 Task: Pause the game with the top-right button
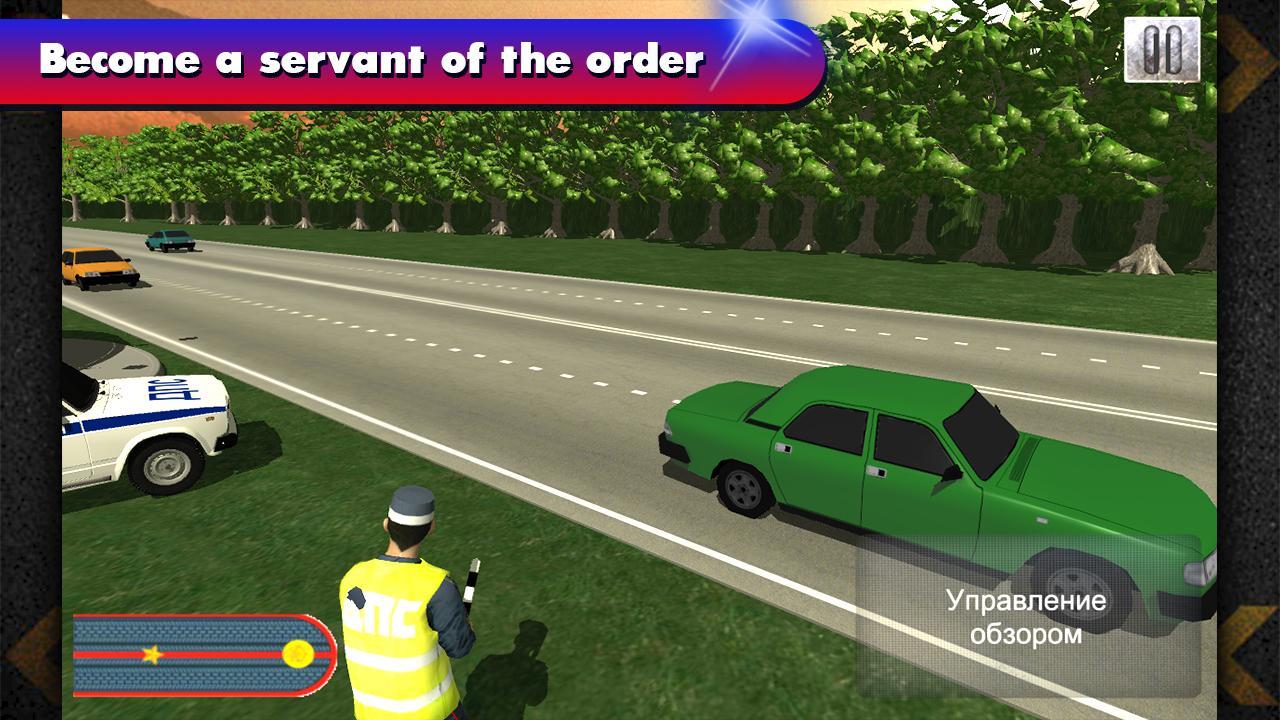[x=1161, y=50]
